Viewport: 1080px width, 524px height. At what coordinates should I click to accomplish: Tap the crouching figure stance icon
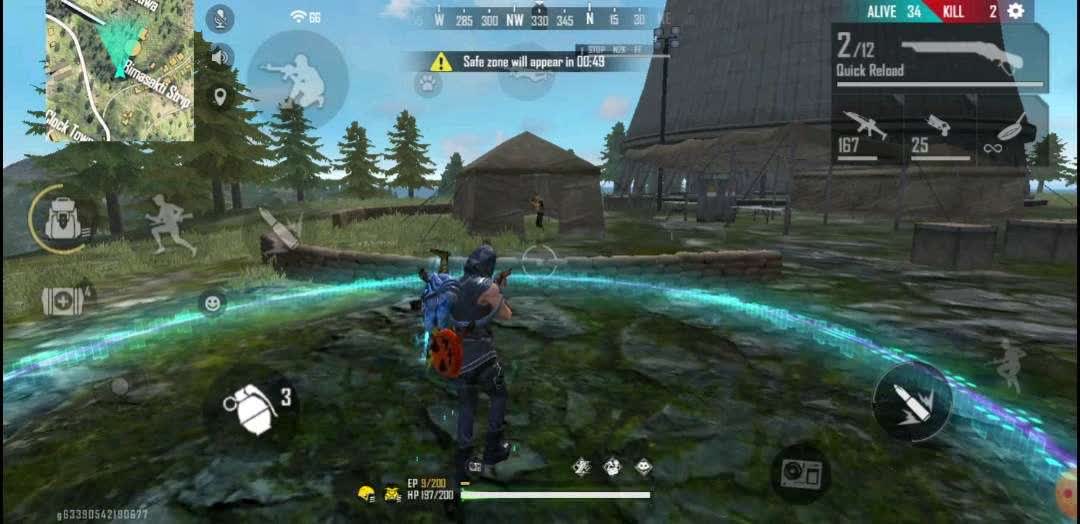point(1008,364)
